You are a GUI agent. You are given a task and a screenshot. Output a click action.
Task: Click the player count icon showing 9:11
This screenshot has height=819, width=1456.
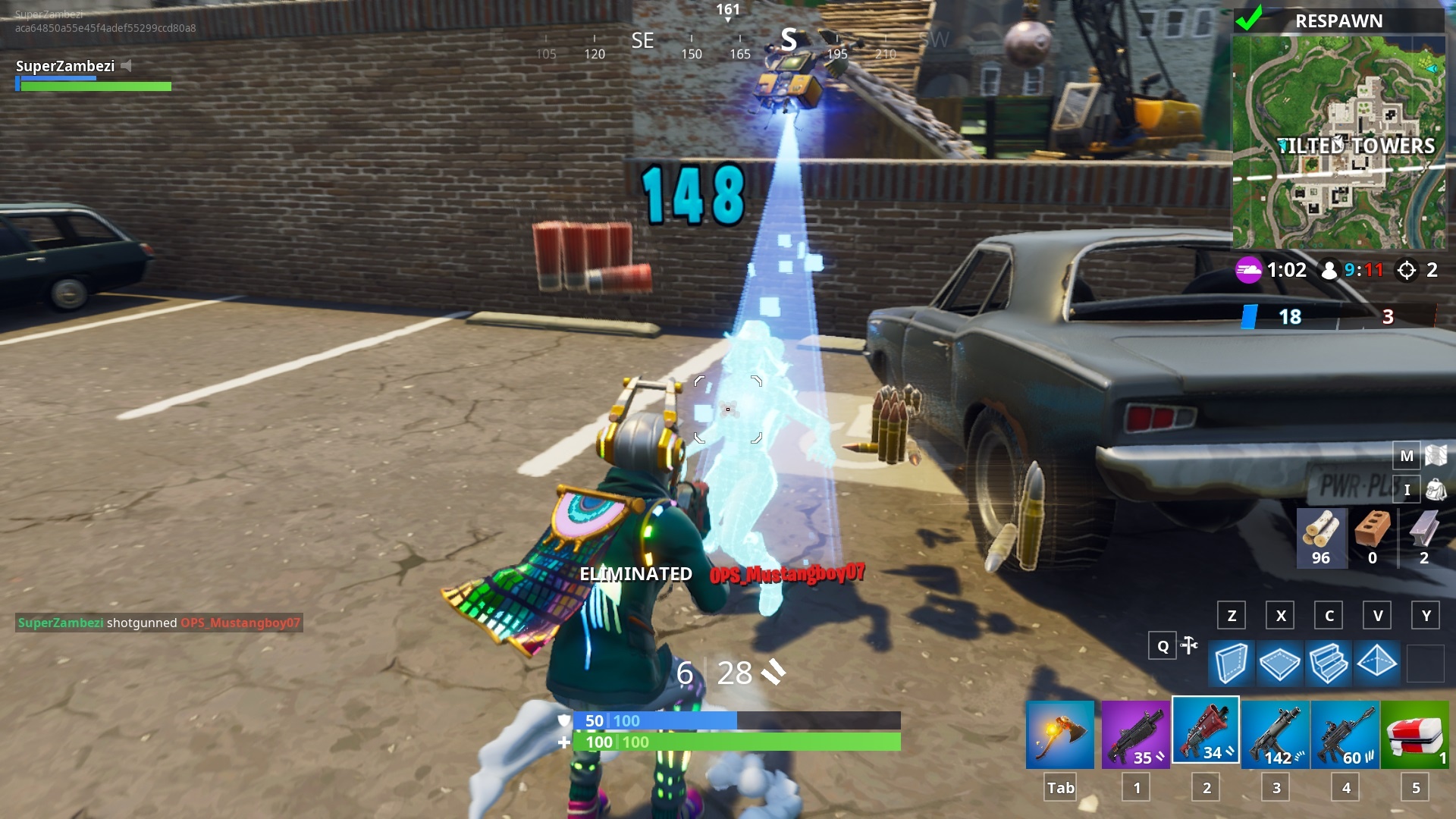click(x=1329, y=270)
